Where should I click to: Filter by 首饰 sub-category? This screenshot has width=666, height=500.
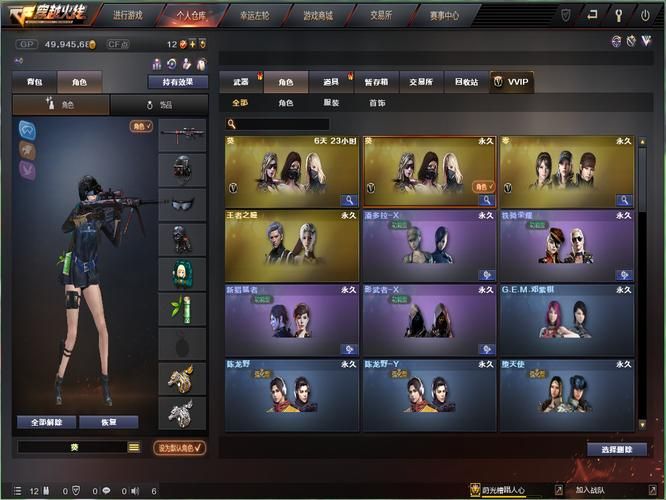377,103
